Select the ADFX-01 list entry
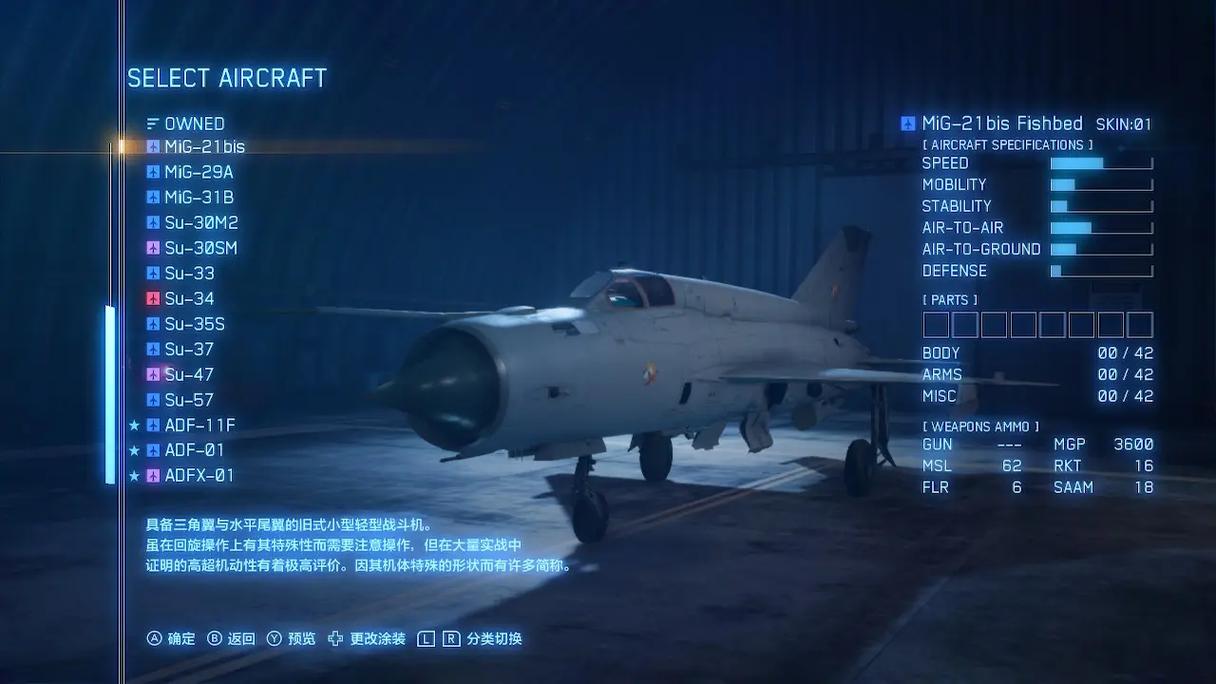 [x=199, y=476]
